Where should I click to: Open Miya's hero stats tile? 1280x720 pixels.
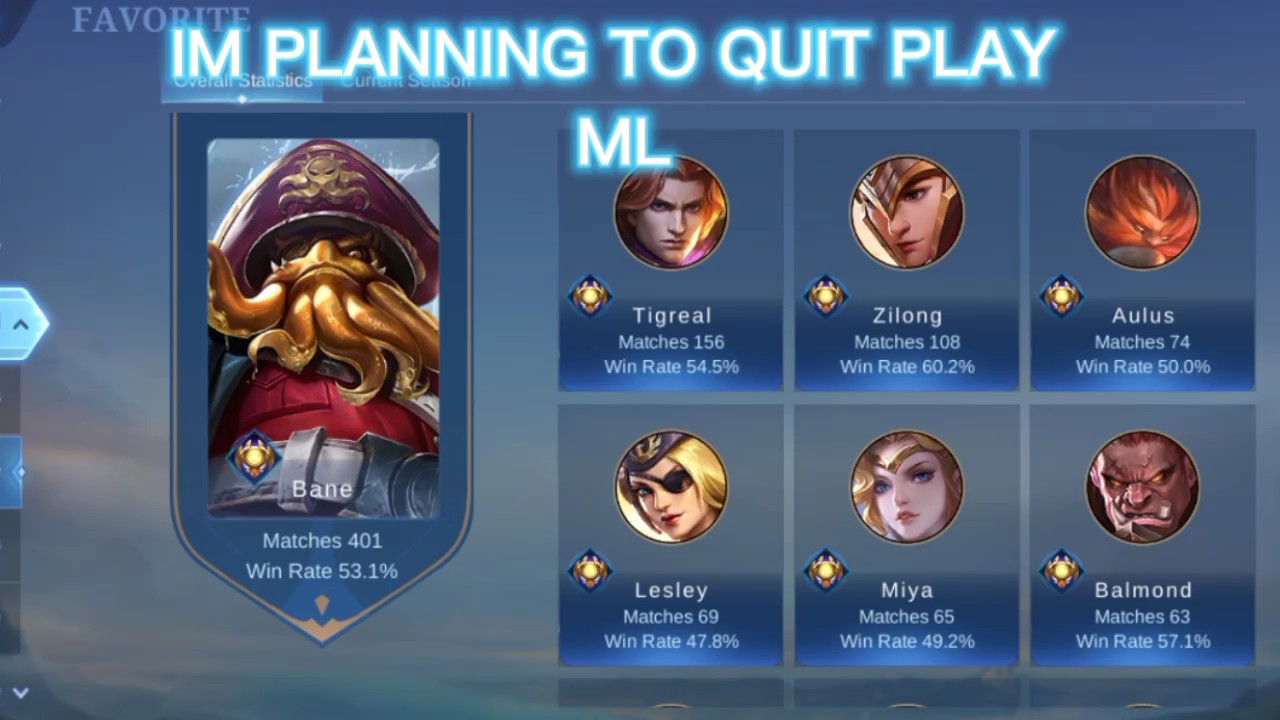click(907, 535)
